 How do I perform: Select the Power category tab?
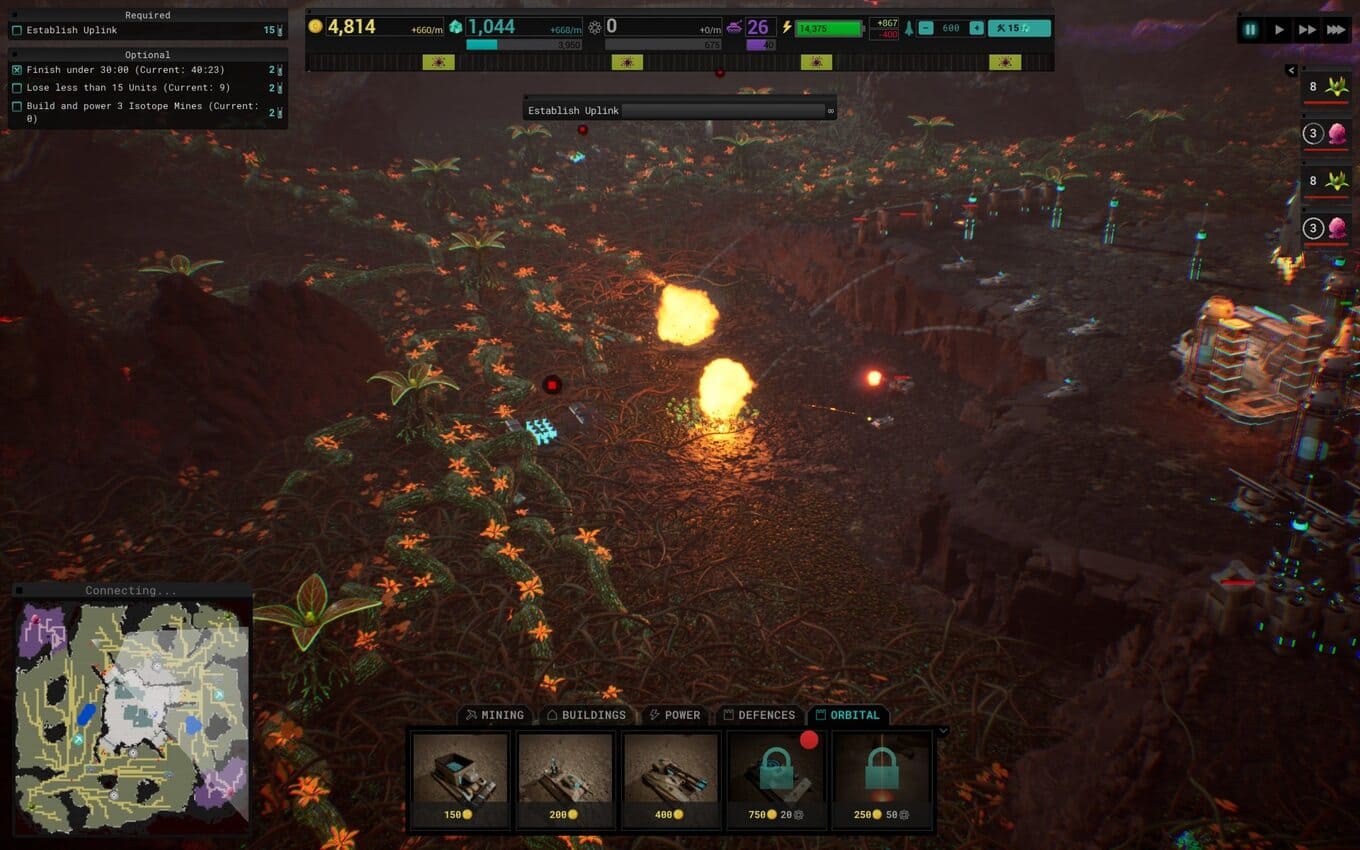pyautogui.click(x=674, y=715)
